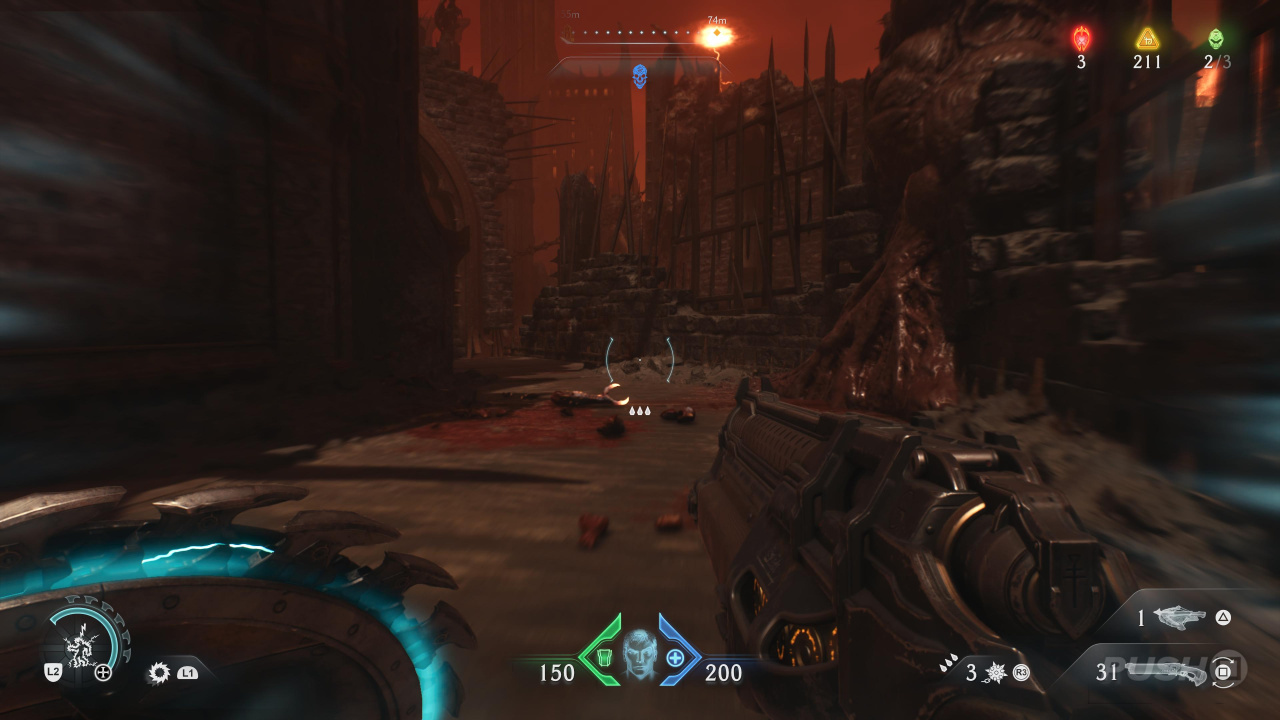Click the Slayer helmet portrait
This screenshot has width=1280, height=720.
(639, 655)
